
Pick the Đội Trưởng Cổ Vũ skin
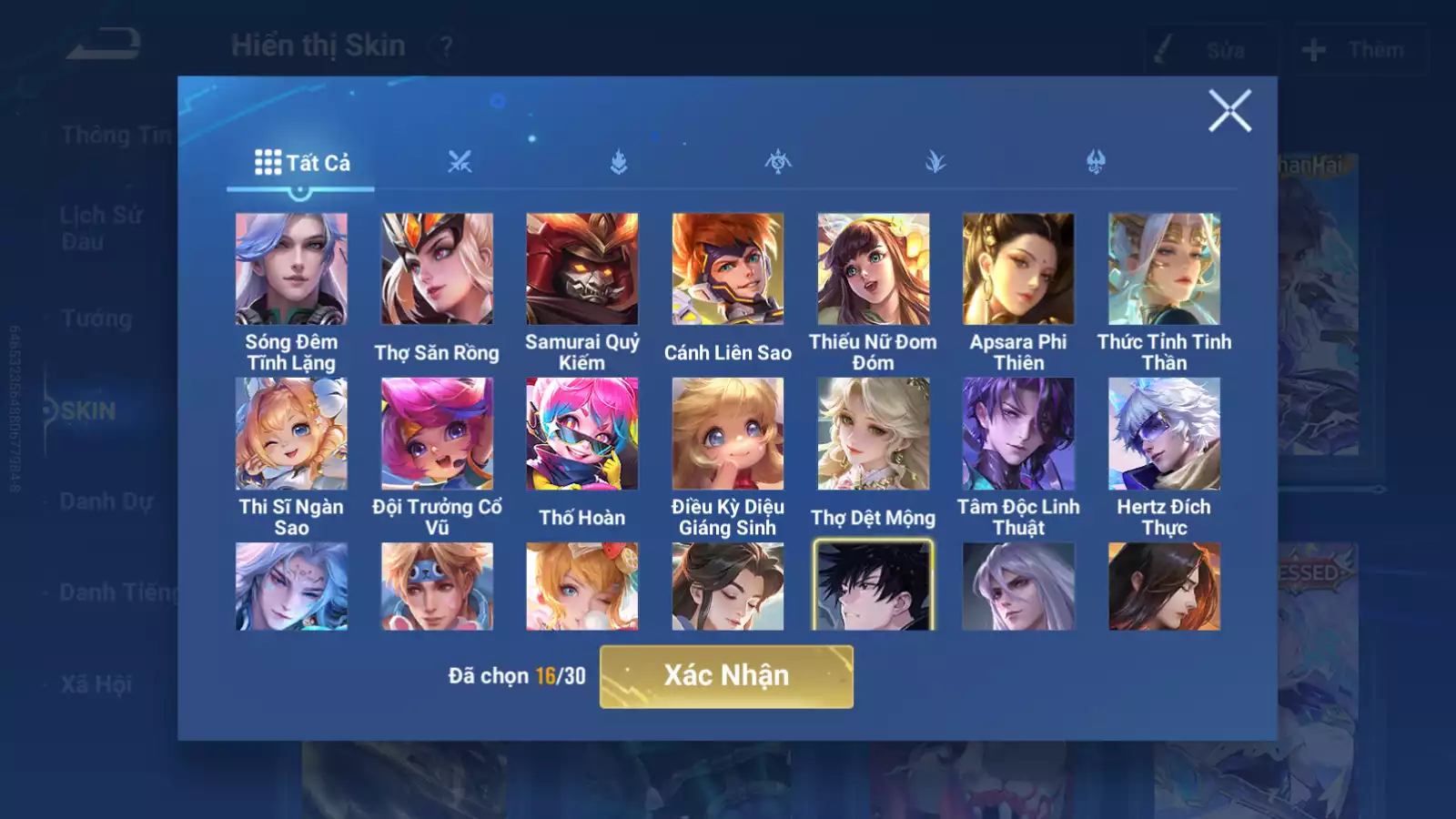pyautogui.click(x=437, y=434)
